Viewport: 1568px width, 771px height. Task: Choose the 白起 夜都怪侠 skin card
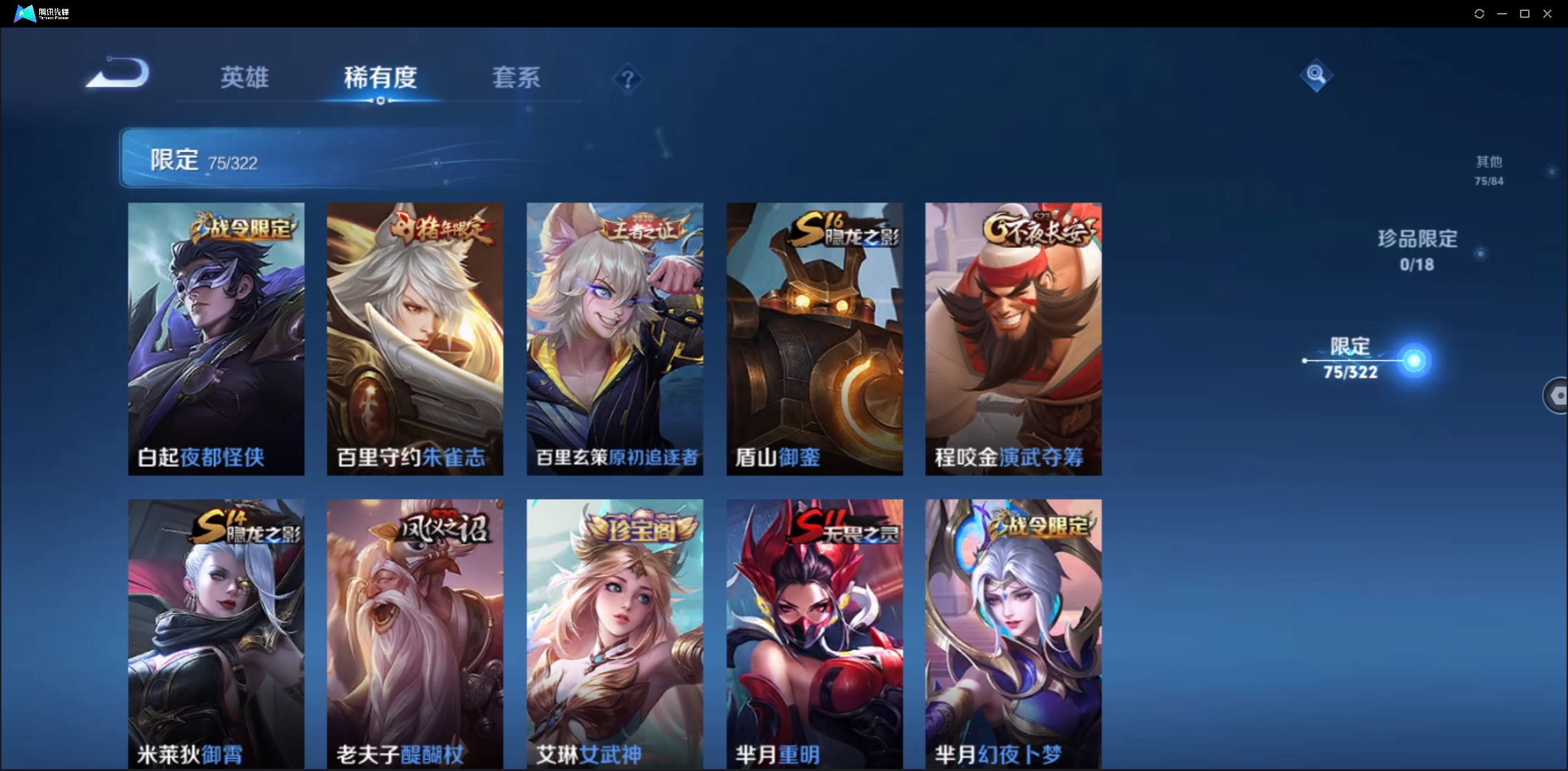(216, 338)
